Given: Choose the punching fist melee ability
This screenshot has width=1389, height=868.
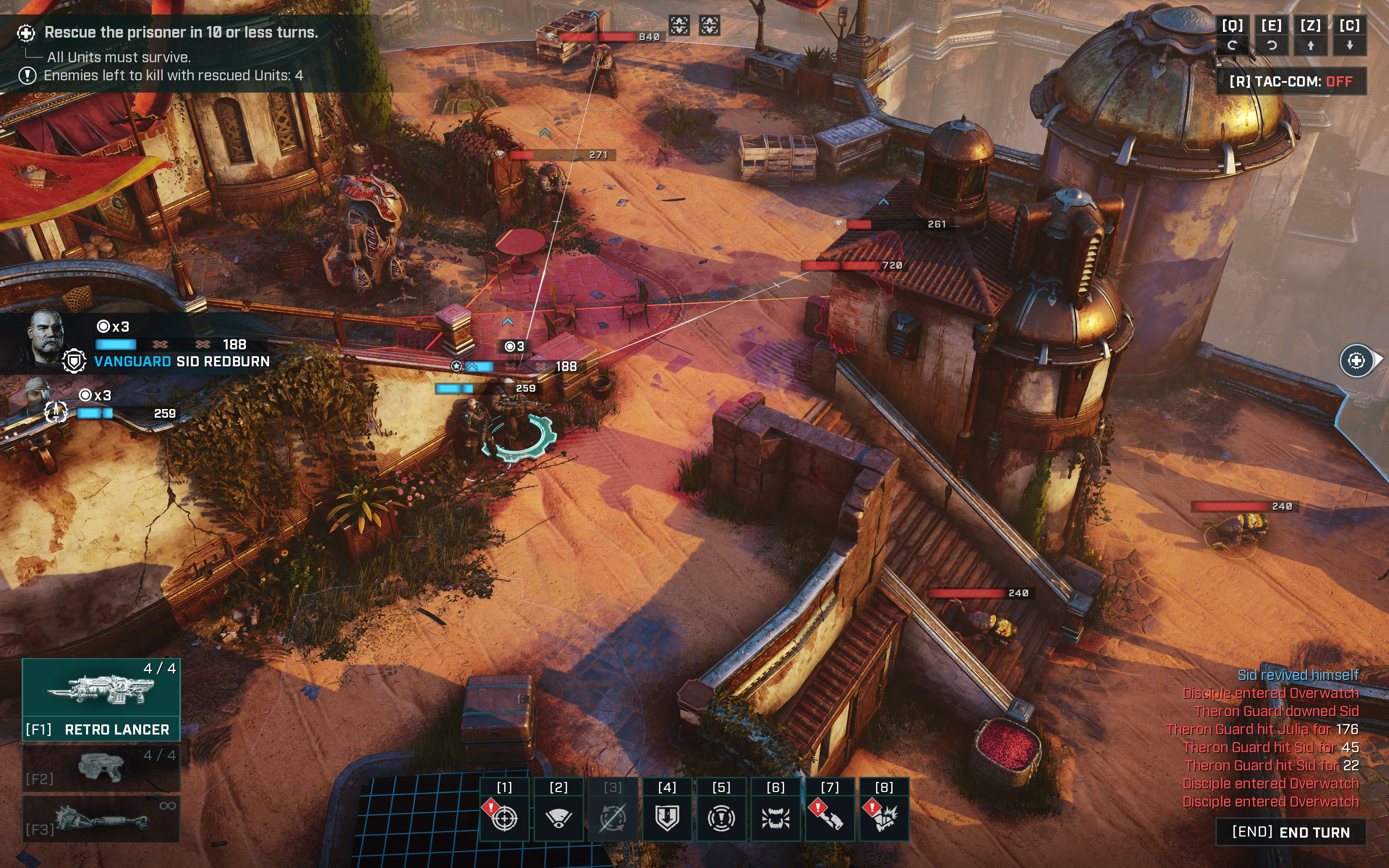Looking at the screenshot, I should tap(883, 816).
